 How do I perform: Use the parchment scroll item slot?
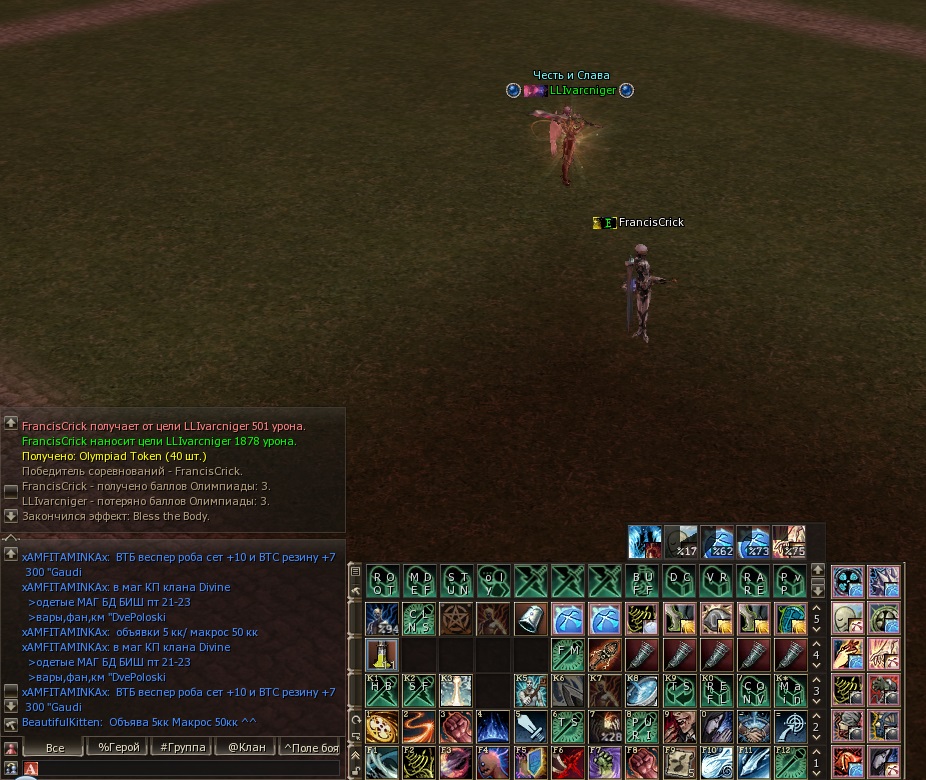click(x=679, y=763)
